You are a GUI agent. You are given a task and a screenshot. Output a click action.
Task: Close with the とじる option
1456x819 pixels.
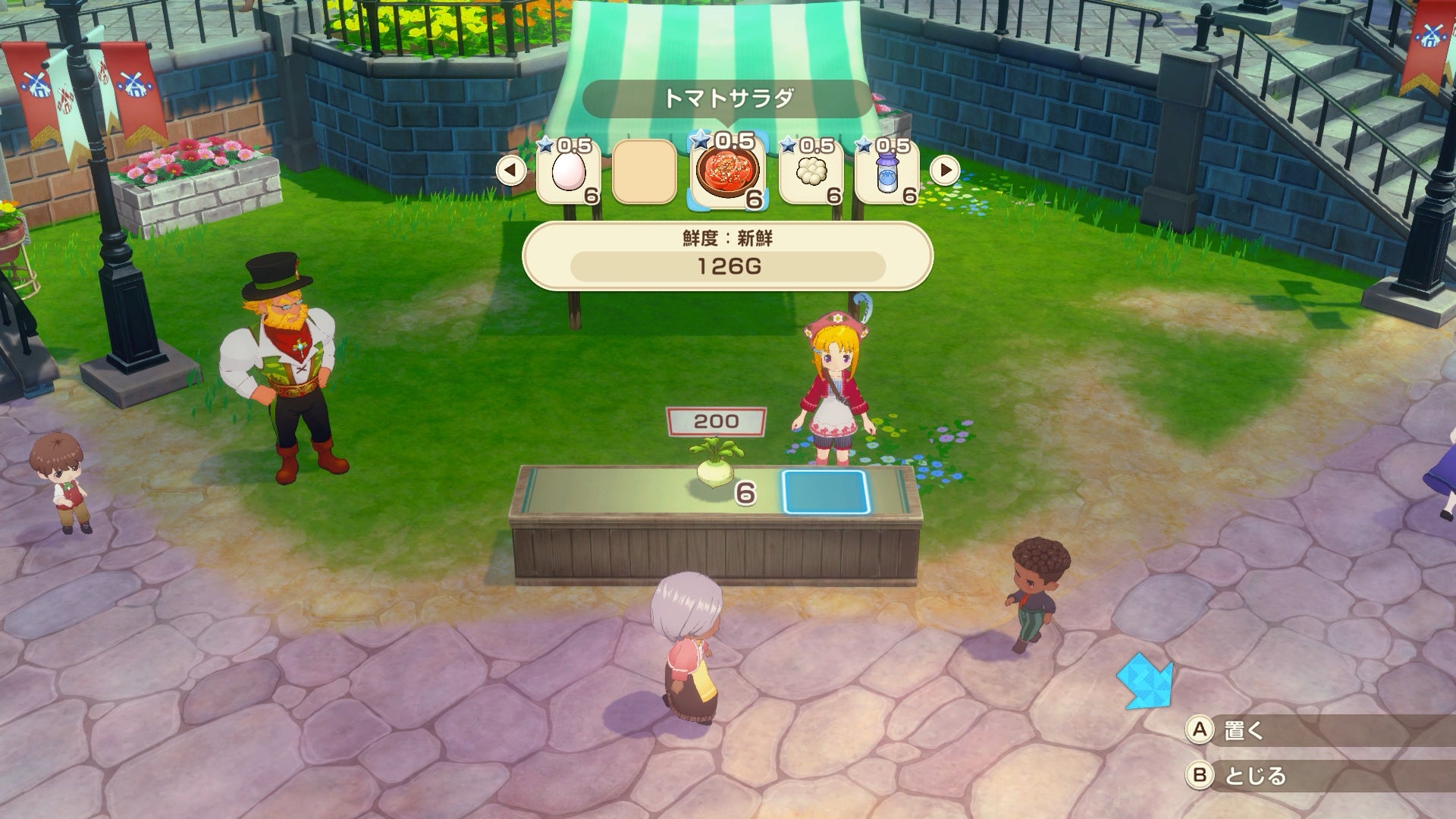(x=1254, y=775)
